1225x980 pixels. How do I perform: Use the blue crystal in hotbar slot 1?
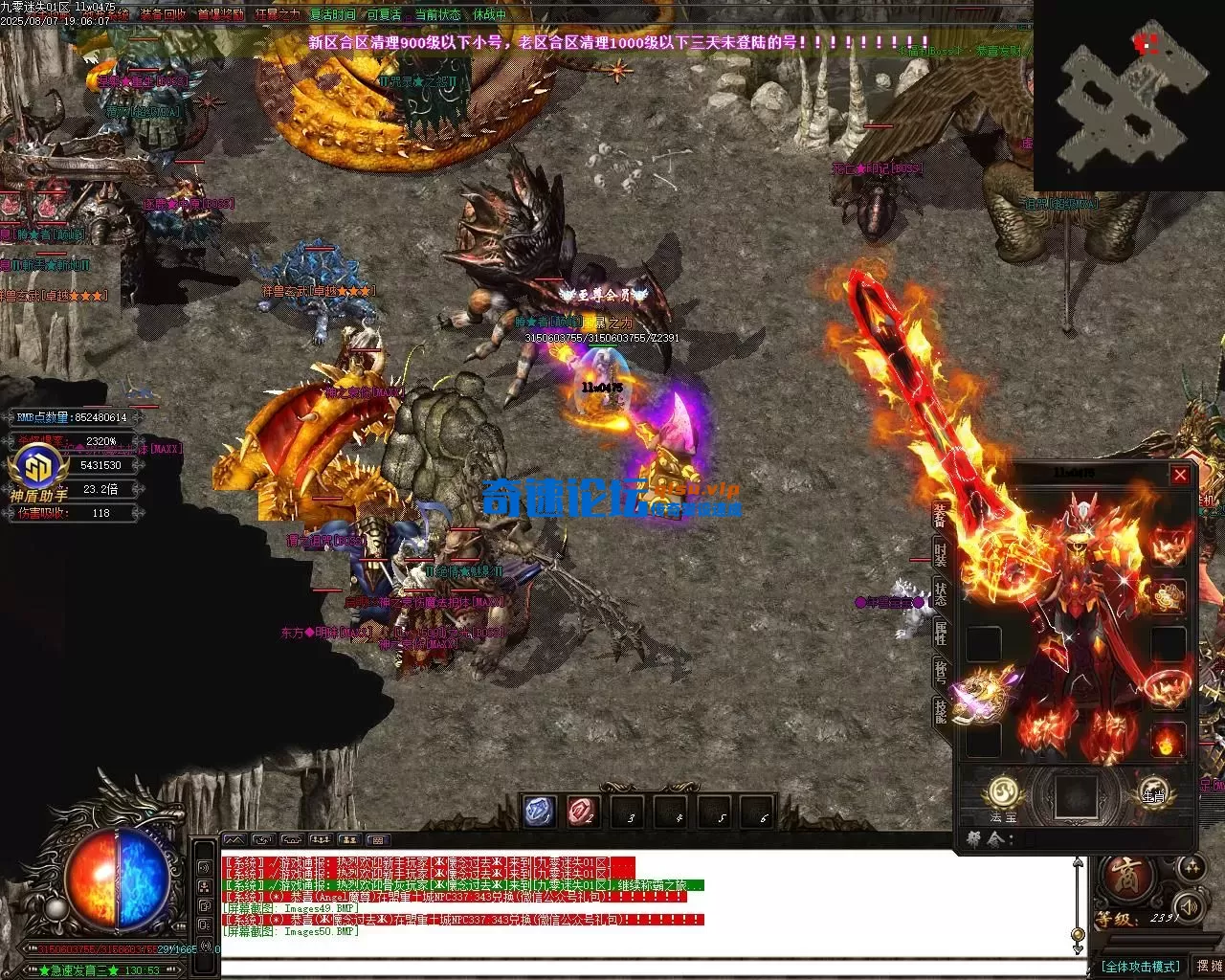539,812
